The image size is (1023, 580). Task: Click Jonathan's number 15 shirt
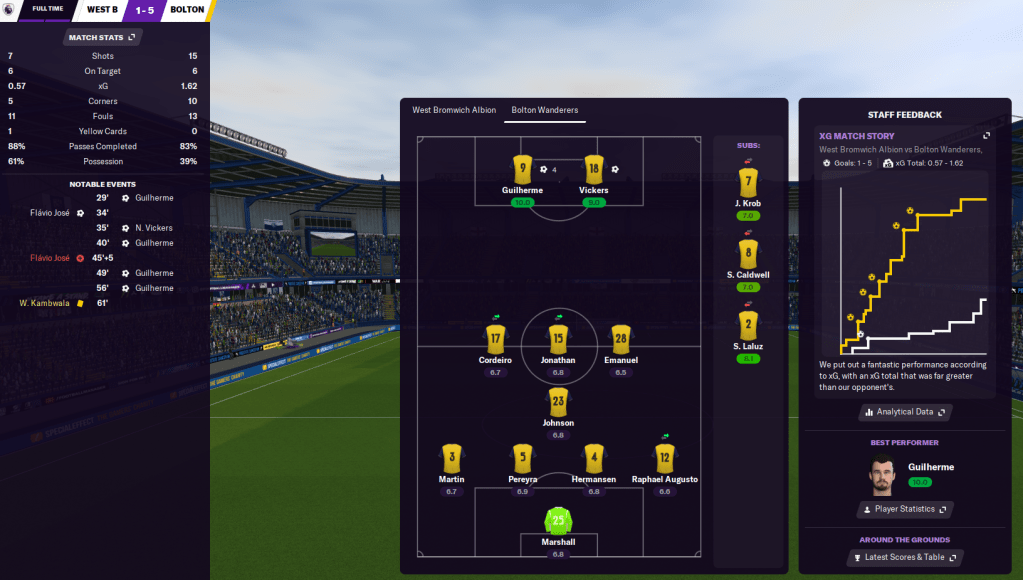click(558, 339)
